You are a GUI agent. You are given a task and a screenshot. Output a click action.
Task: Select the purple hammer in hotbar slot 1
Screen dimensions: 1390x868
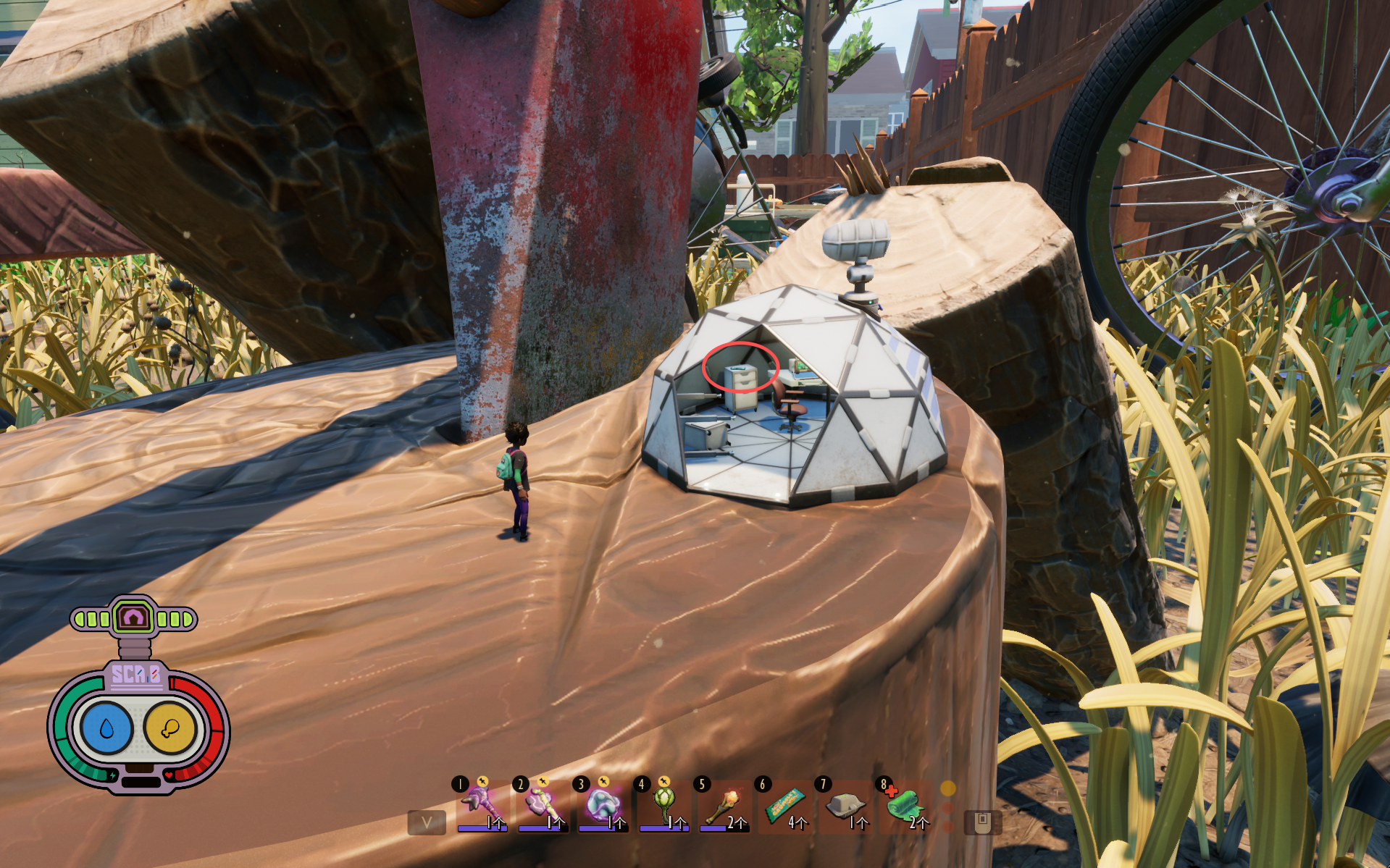point(481,805)
